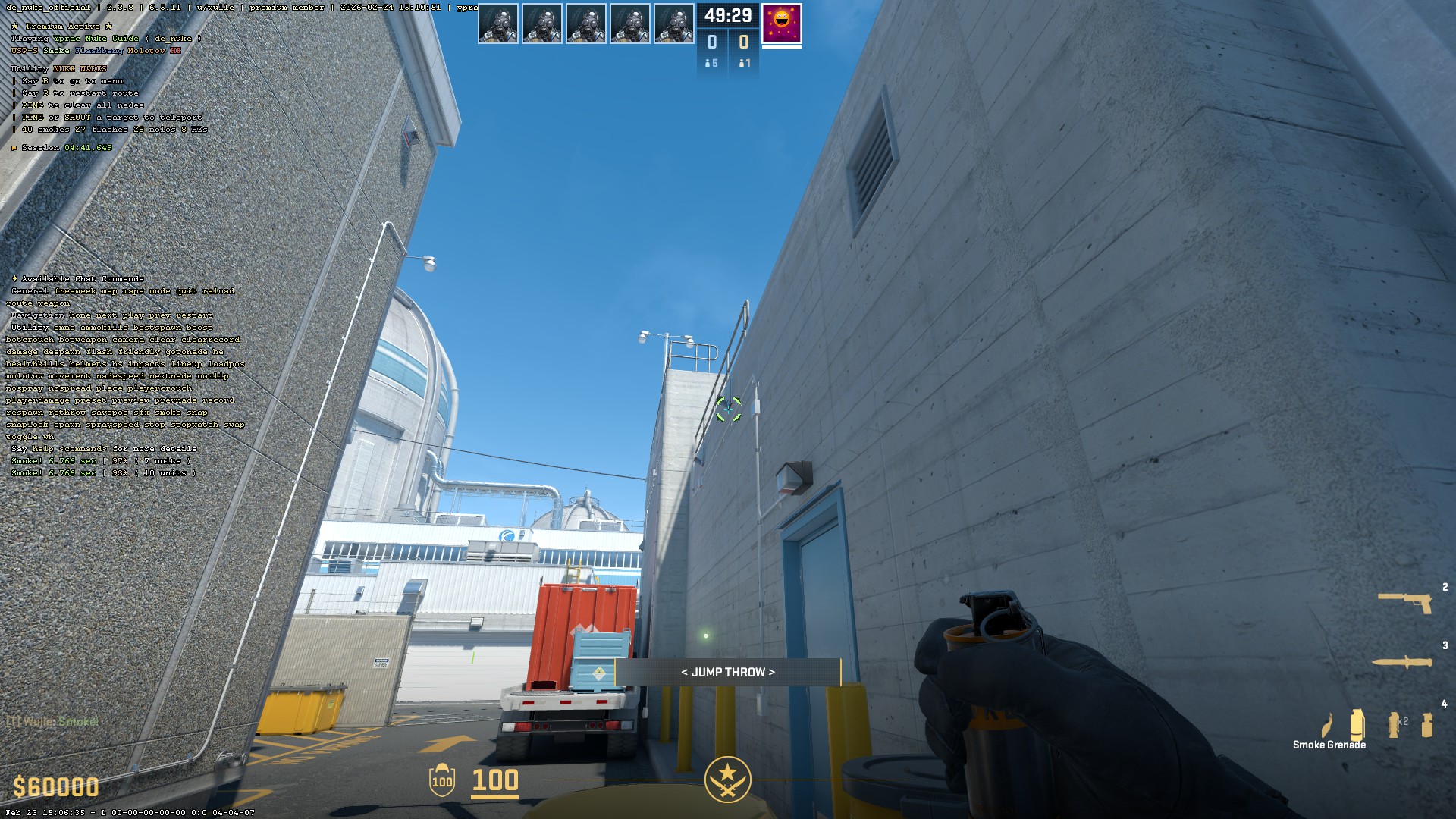Click the armor shield icon beside health

[x=442, y=781]
